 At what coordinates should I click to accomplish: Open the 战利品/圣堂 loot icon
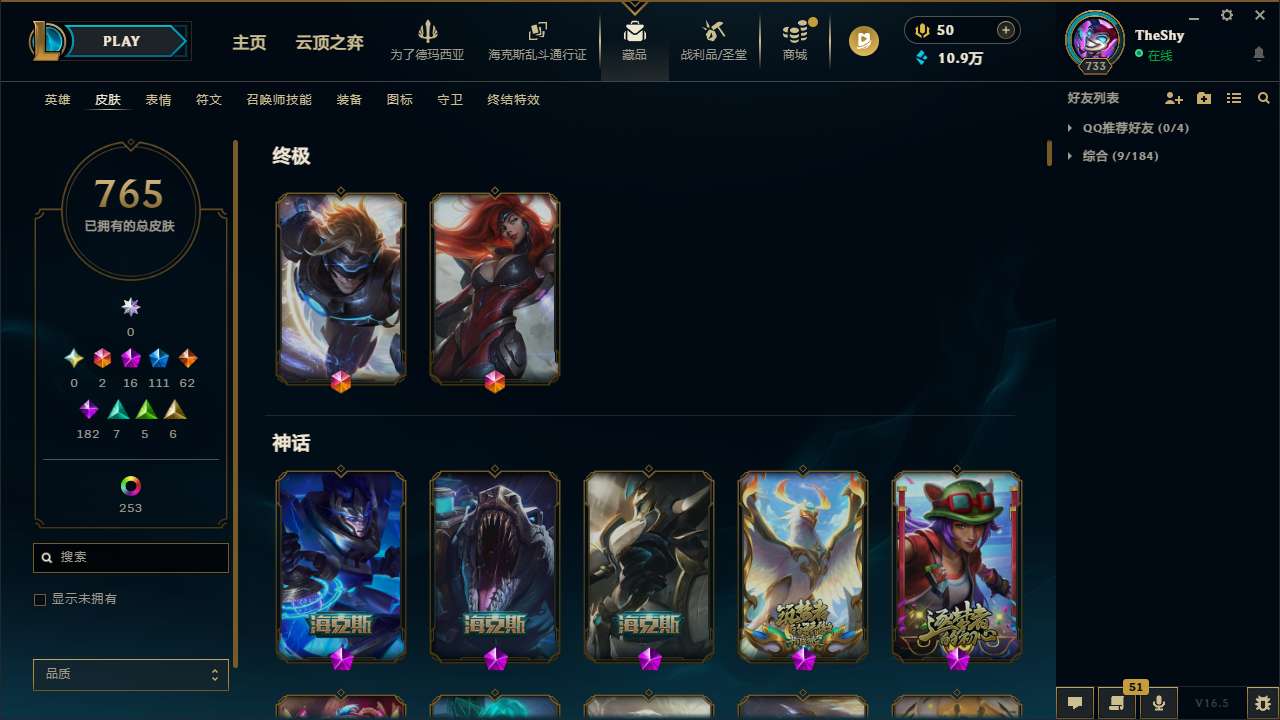coord(713,40)
